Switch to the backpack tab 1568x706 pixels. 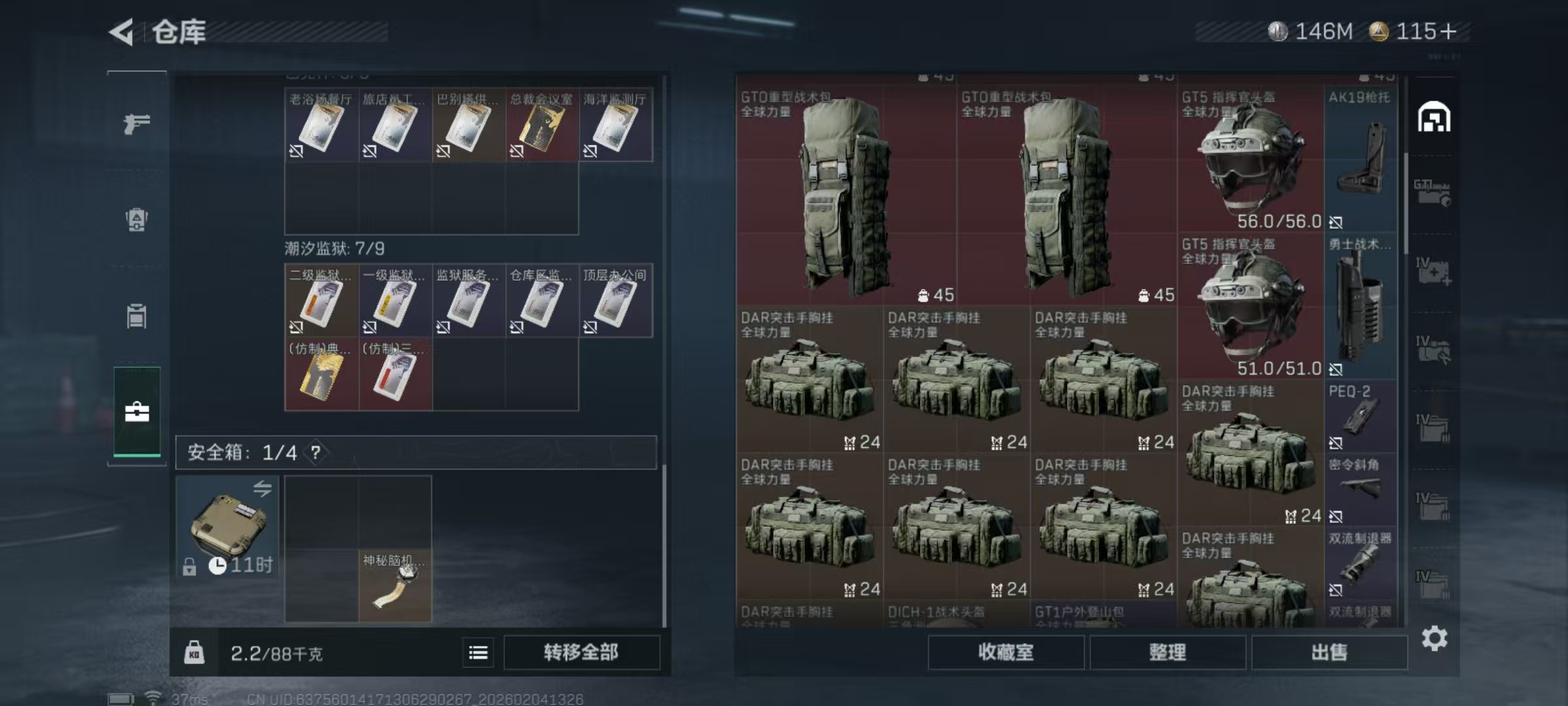coord(137,220)
